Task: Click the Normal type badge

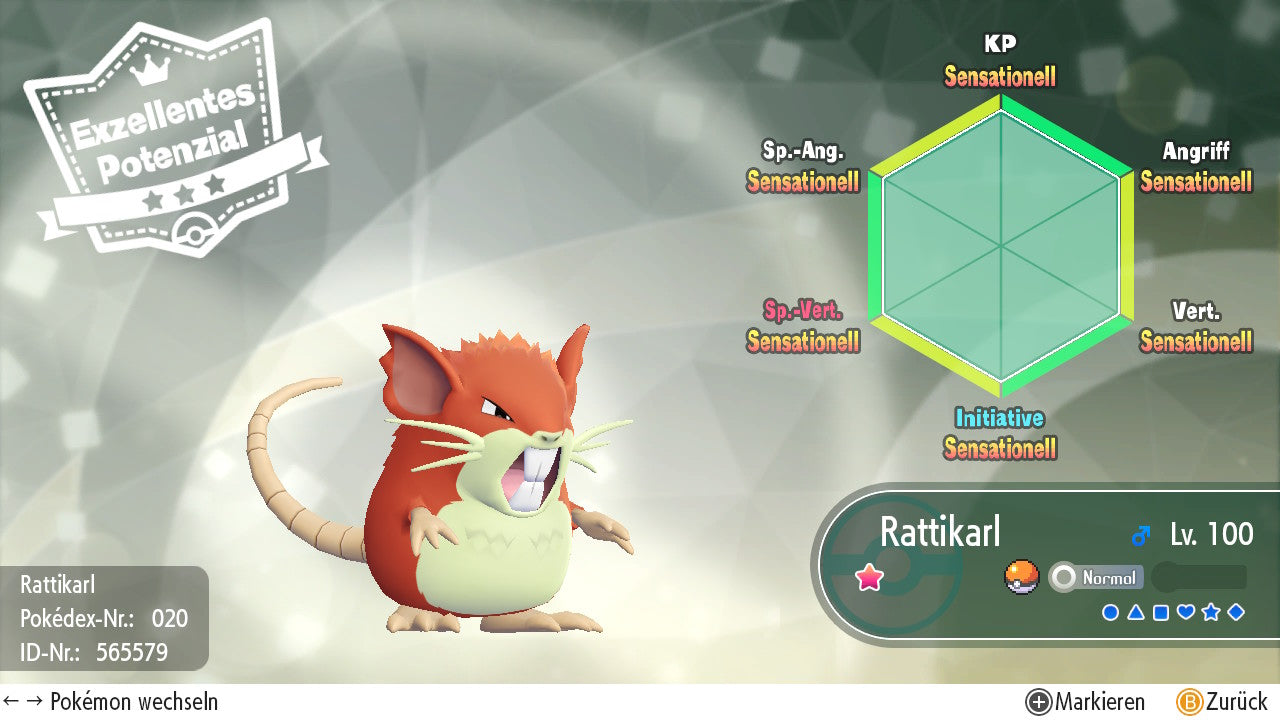Action: coord(1096,578)
